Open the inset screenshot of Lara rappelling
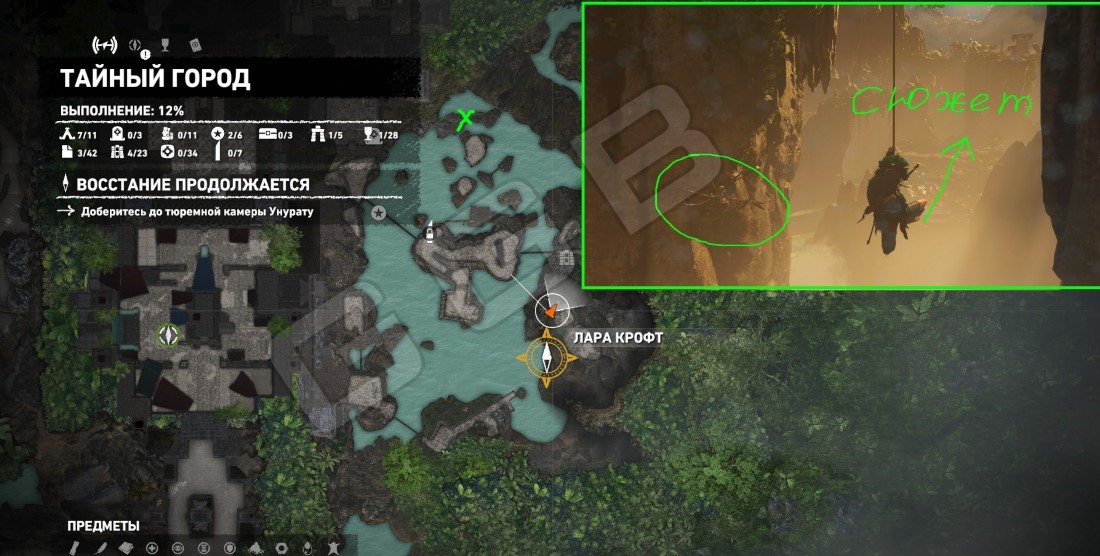Screen dimensions: 1100x556 click(x=840, y=145)
